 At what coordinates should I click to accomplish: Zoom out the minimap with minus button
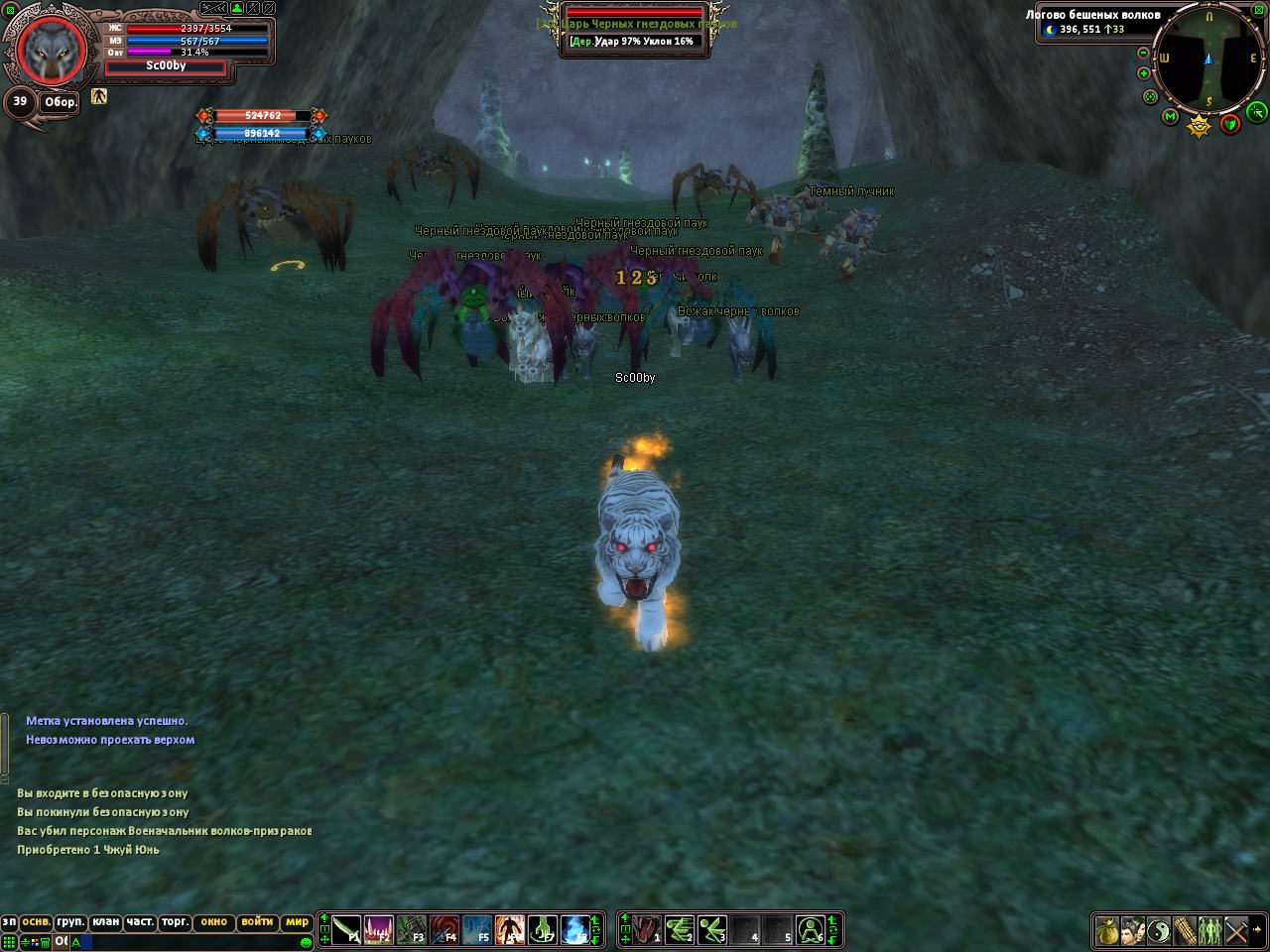pos(1143,53)
